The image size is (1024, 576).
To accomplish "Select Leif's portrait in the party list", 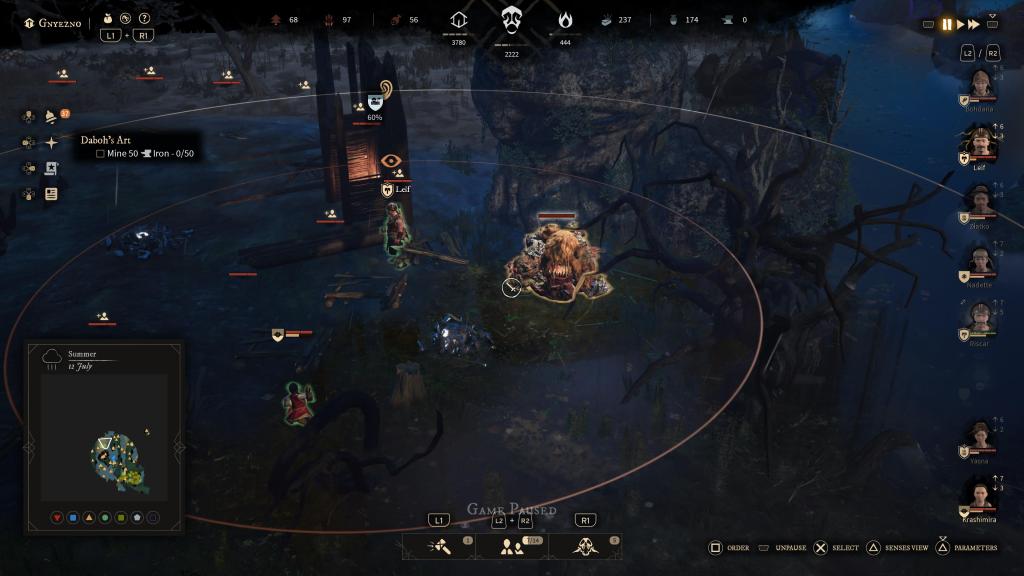I will (x=980, y=146).
